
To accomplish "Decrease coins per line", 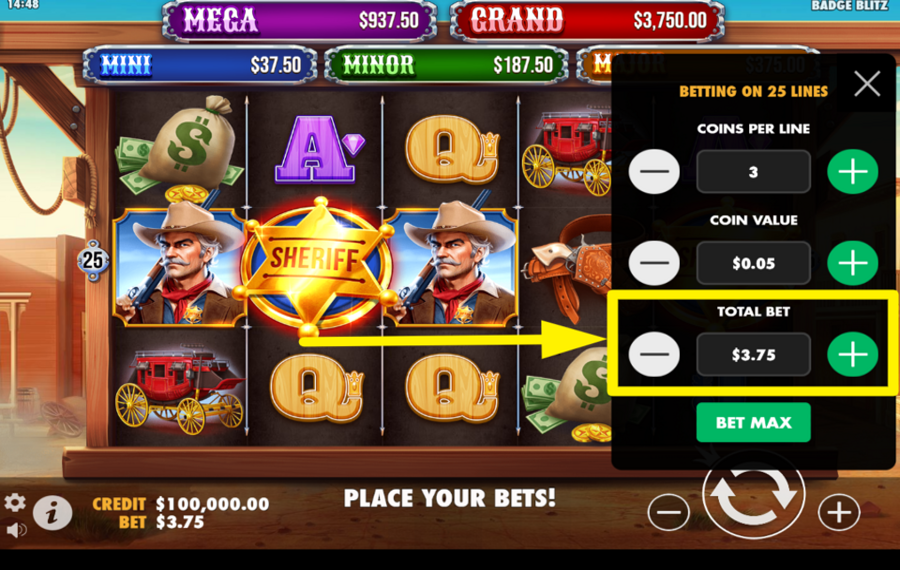I will pos(654,172).
